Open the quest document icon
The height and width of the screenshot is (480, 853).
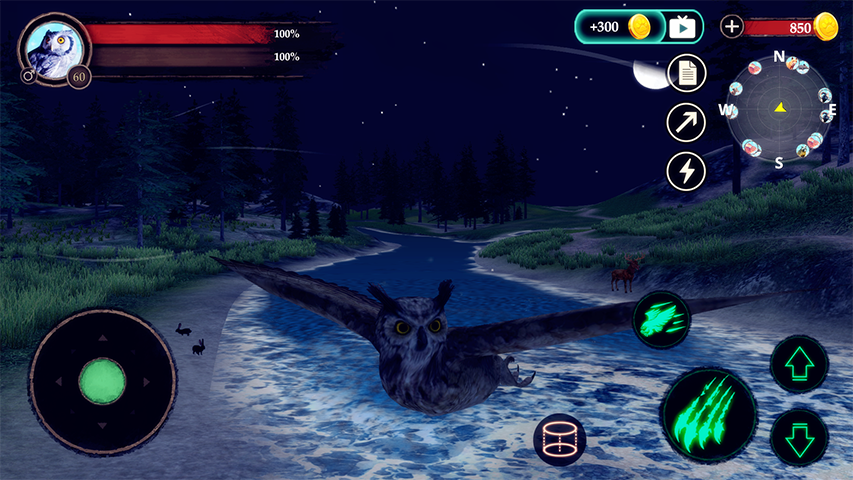[686, 73]
